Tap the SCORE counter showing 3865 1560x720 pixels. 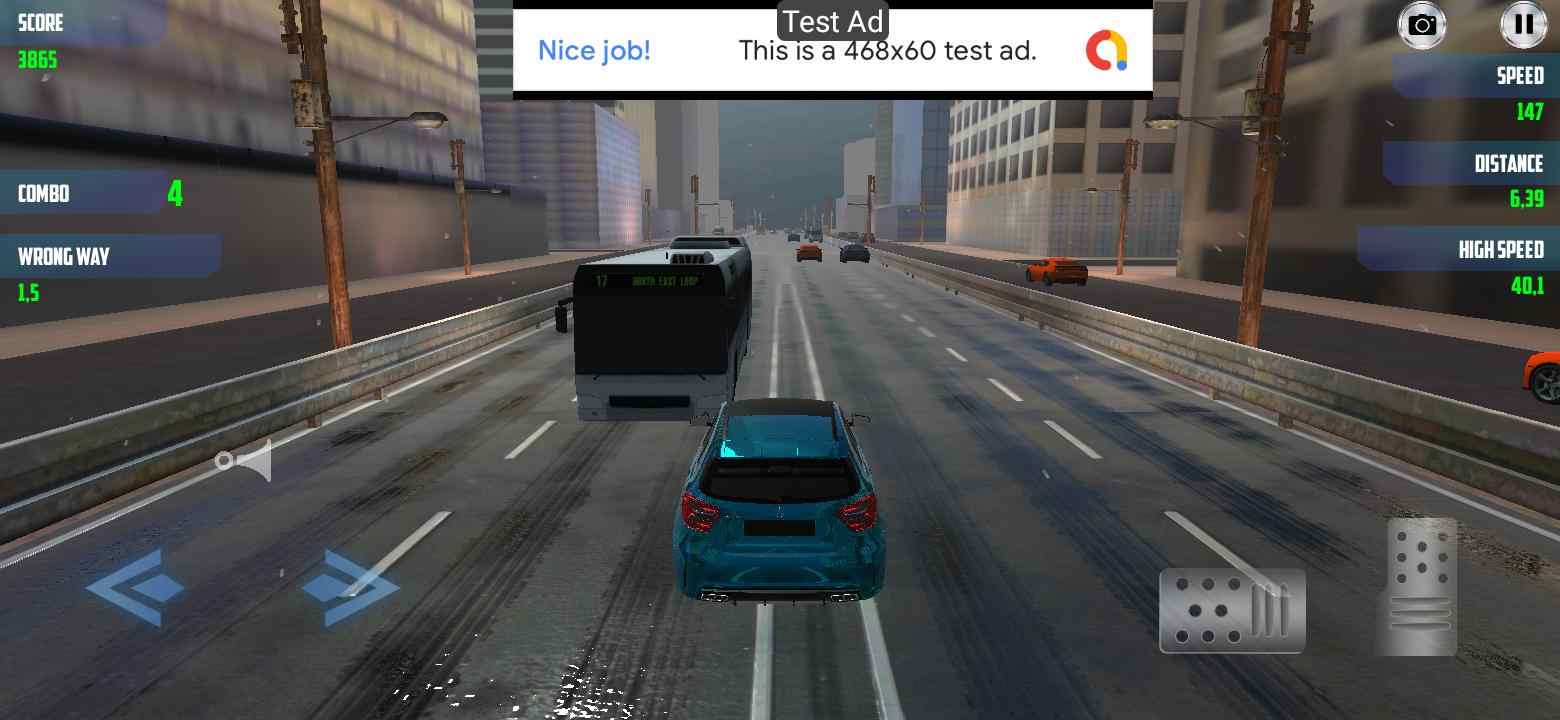pyautogui.click(x=40, y=40)
